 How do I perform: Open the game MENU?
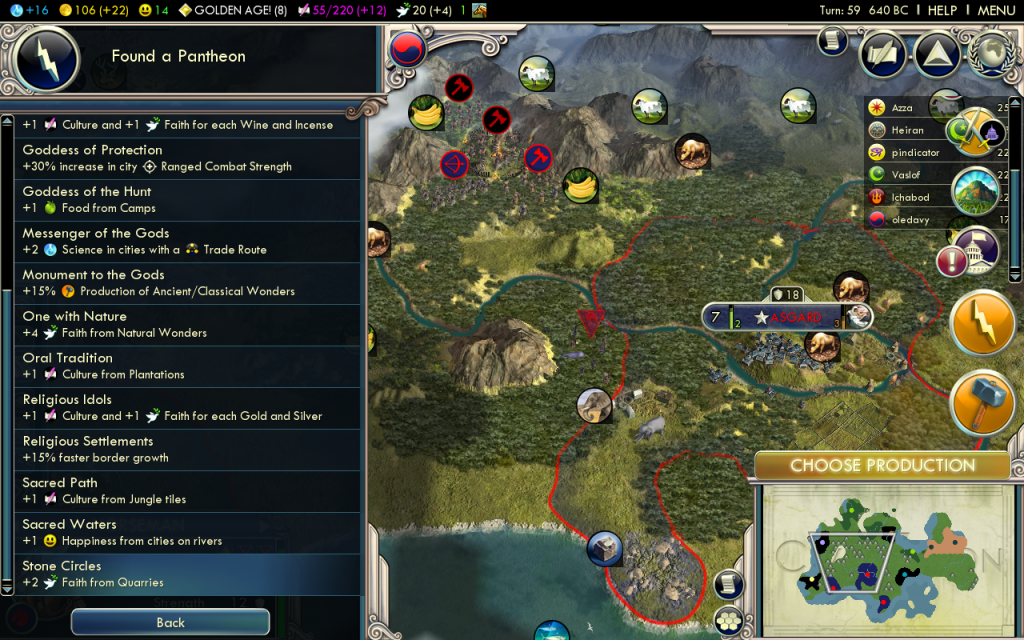point(996,10)
